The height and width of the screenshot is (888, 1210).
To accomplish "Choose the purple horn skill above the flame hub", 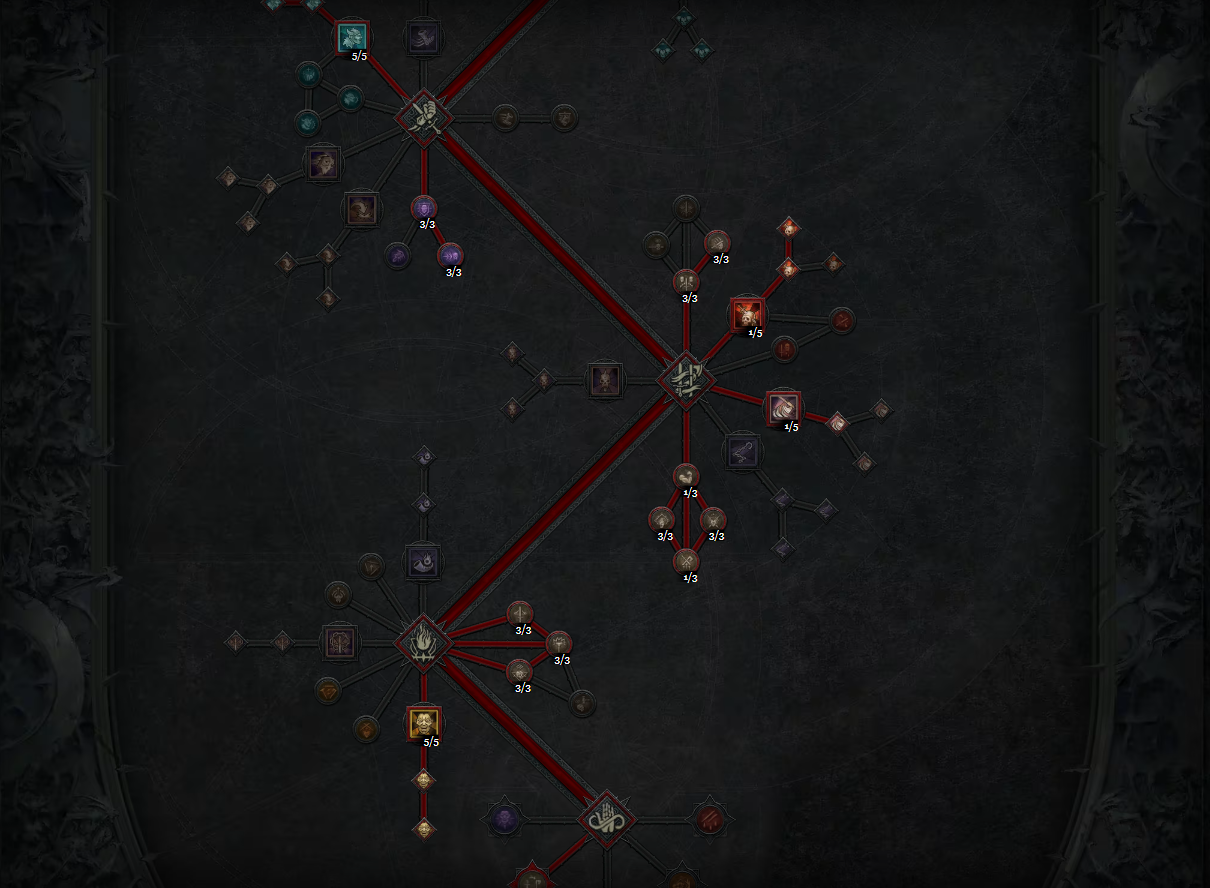I will point(423,562).
